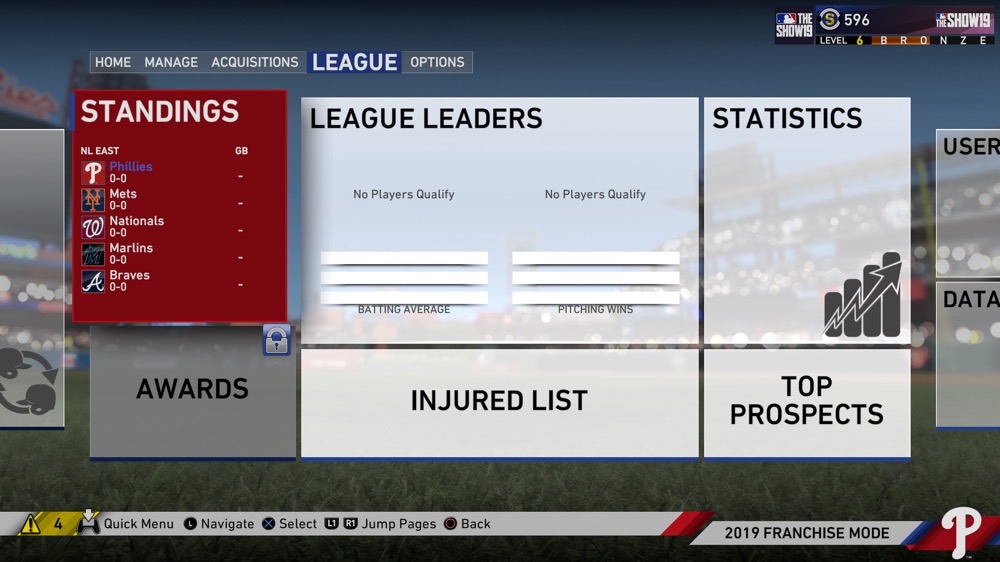
Task: Open the Injured List tile
Action: coord(499,402)
